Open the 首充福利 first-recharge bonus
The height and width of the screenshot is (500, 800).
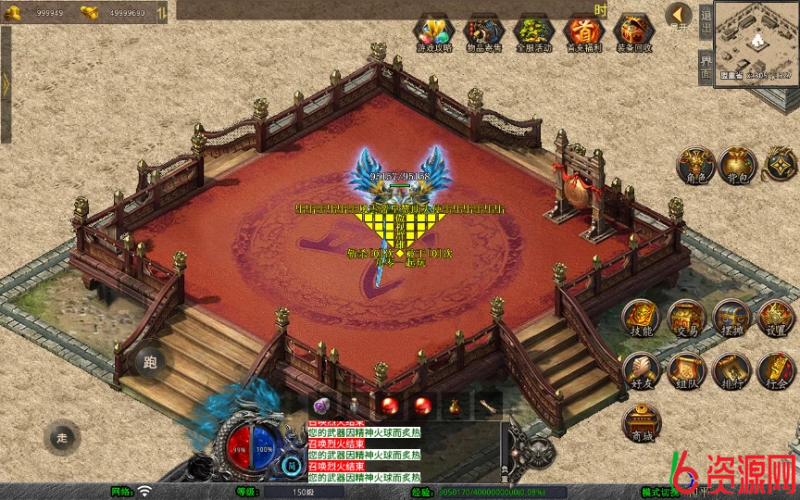click(x=583, y=32)
